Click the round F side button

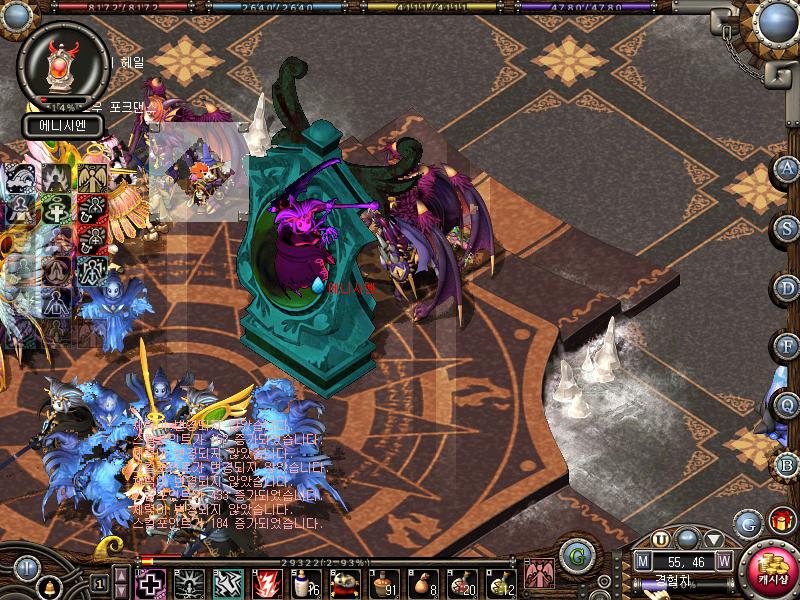787,345
